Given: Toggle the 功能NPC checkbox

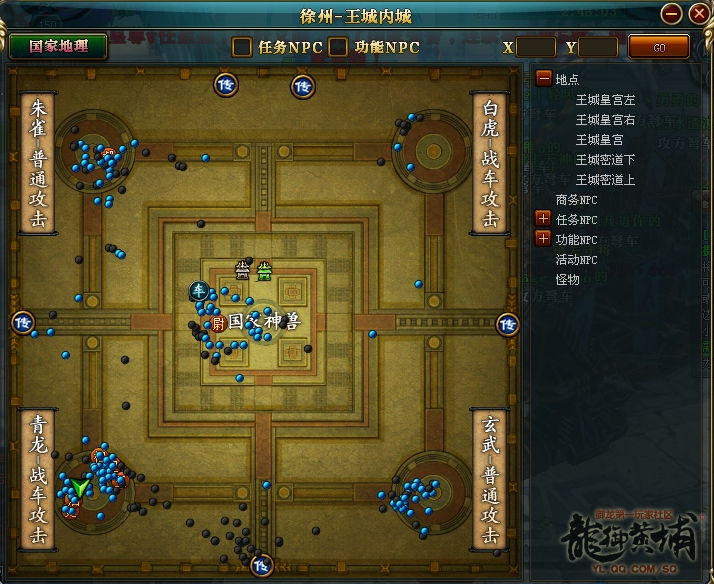Looking at the screenshot, I should coord(338,47).
